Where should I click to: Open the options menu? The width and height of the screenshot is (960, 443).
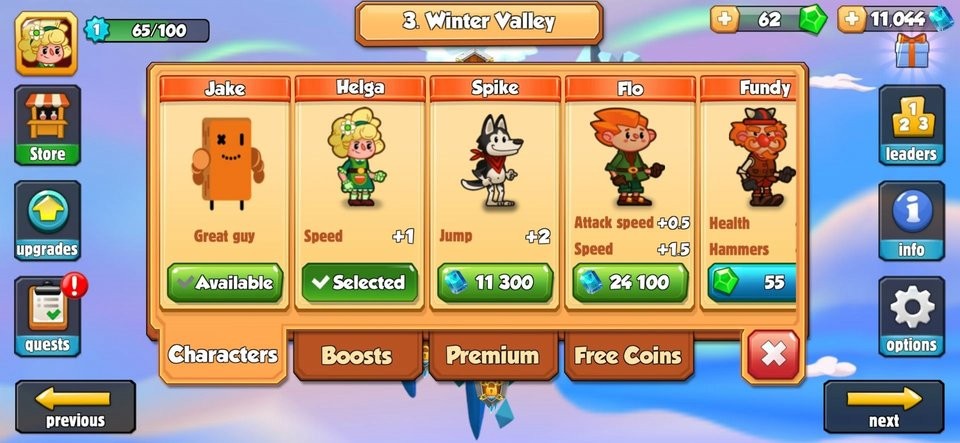click(x=911, y=315)
